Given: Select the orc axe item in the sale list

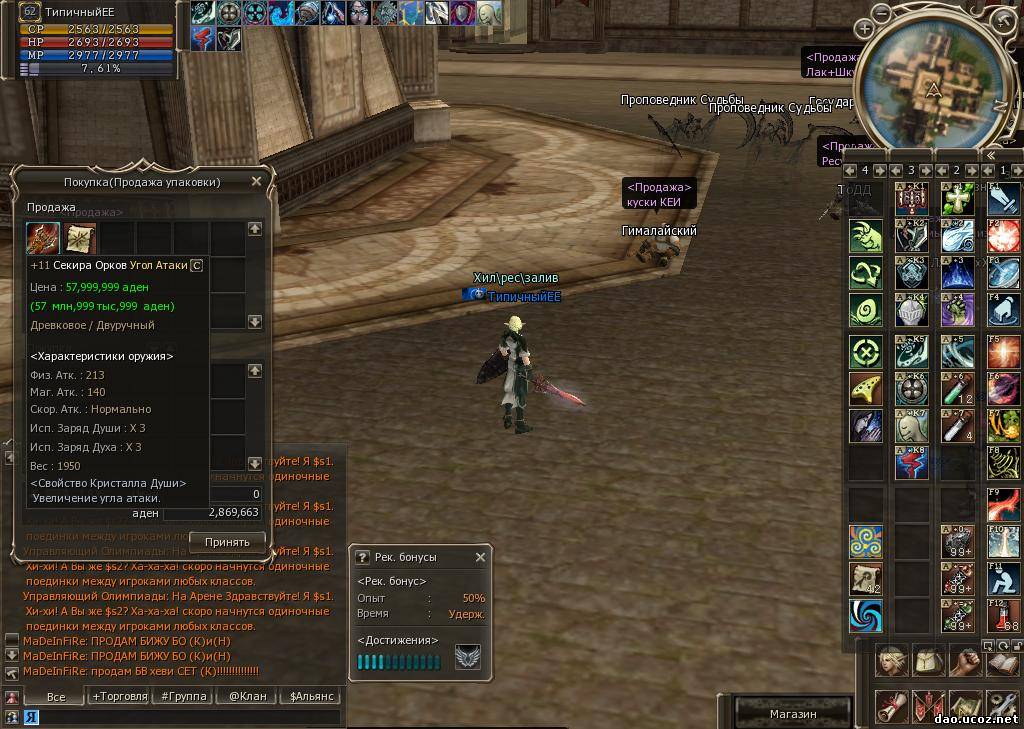Looking at the screenshot, I should coord(43,238).
